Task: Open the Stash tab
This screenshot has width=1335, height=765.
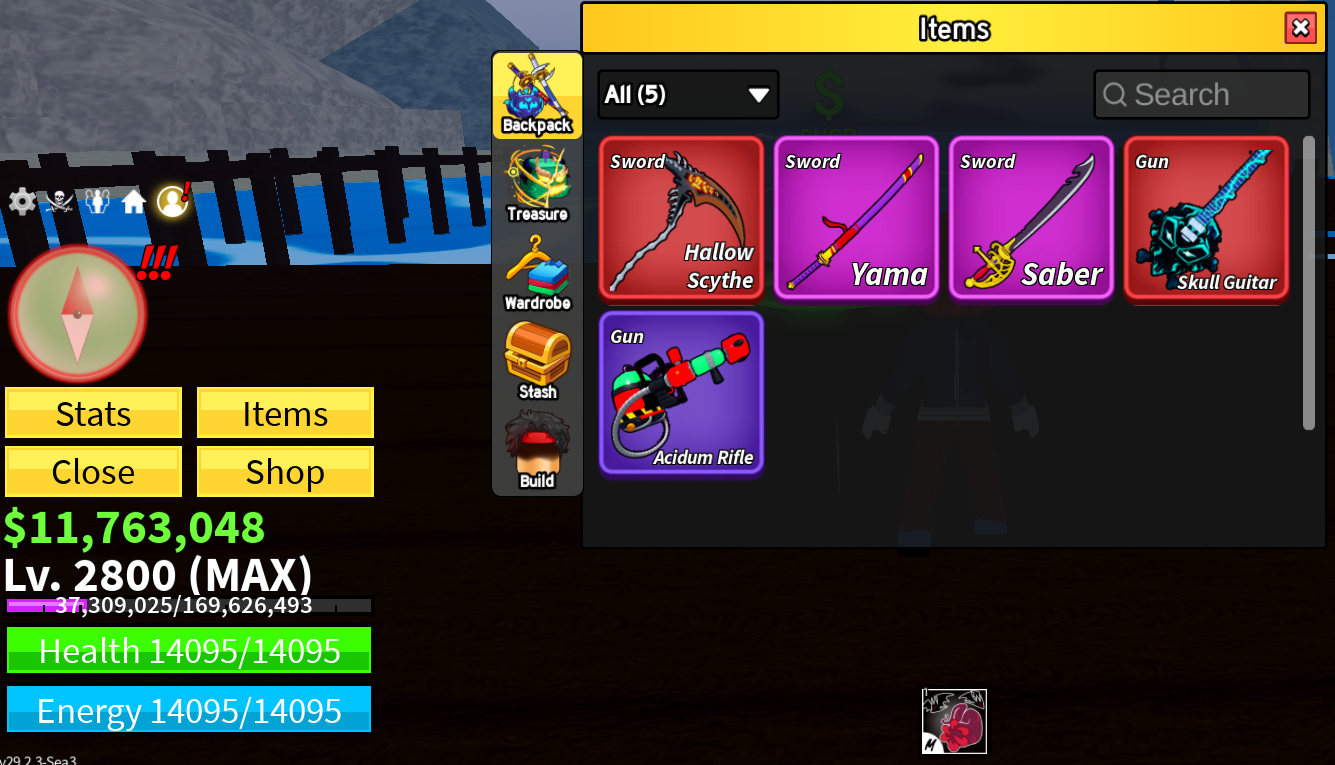Action: (537, 362)
